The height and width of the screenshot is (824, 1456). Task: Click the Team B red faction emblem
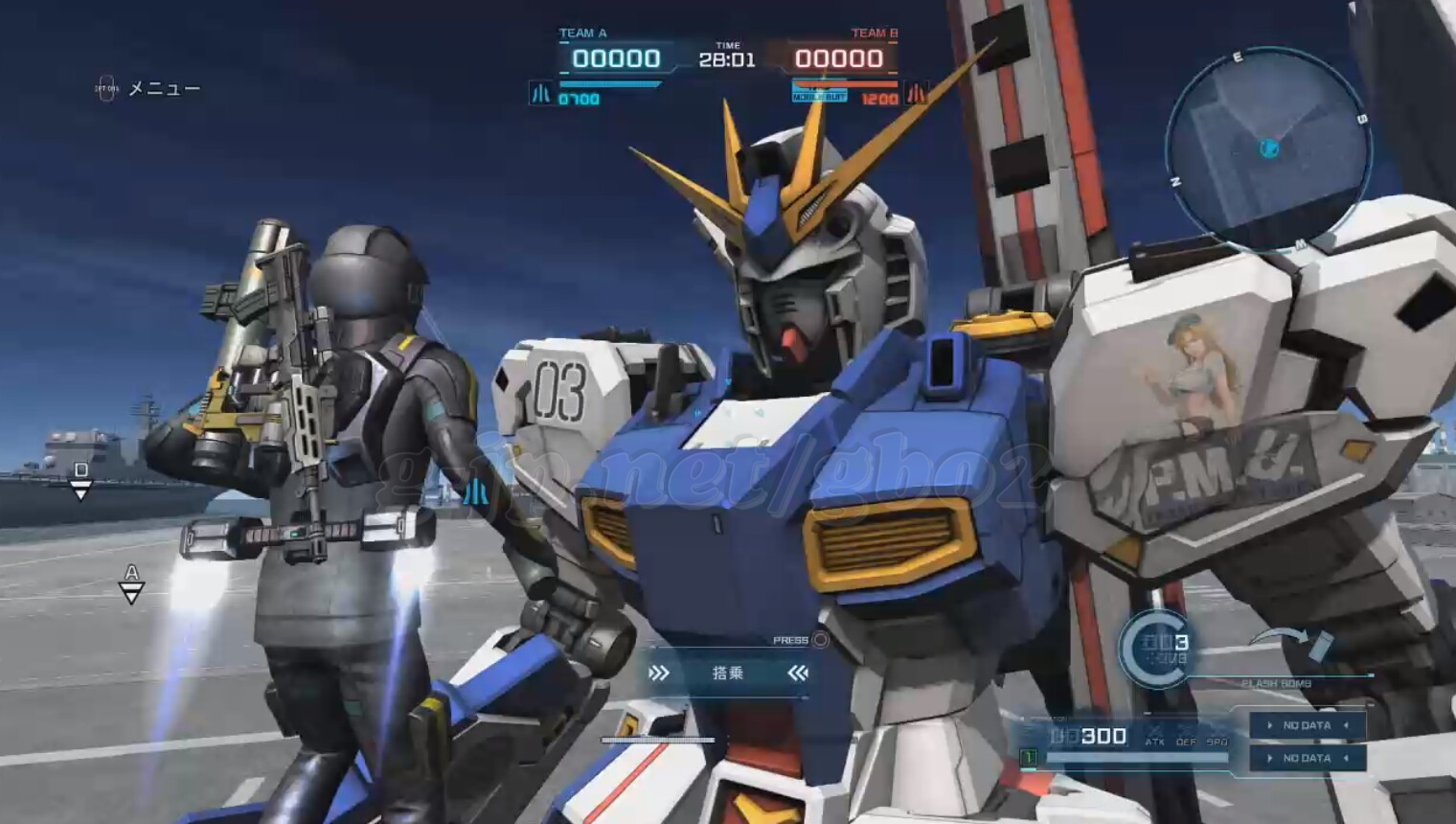(916, 94)
